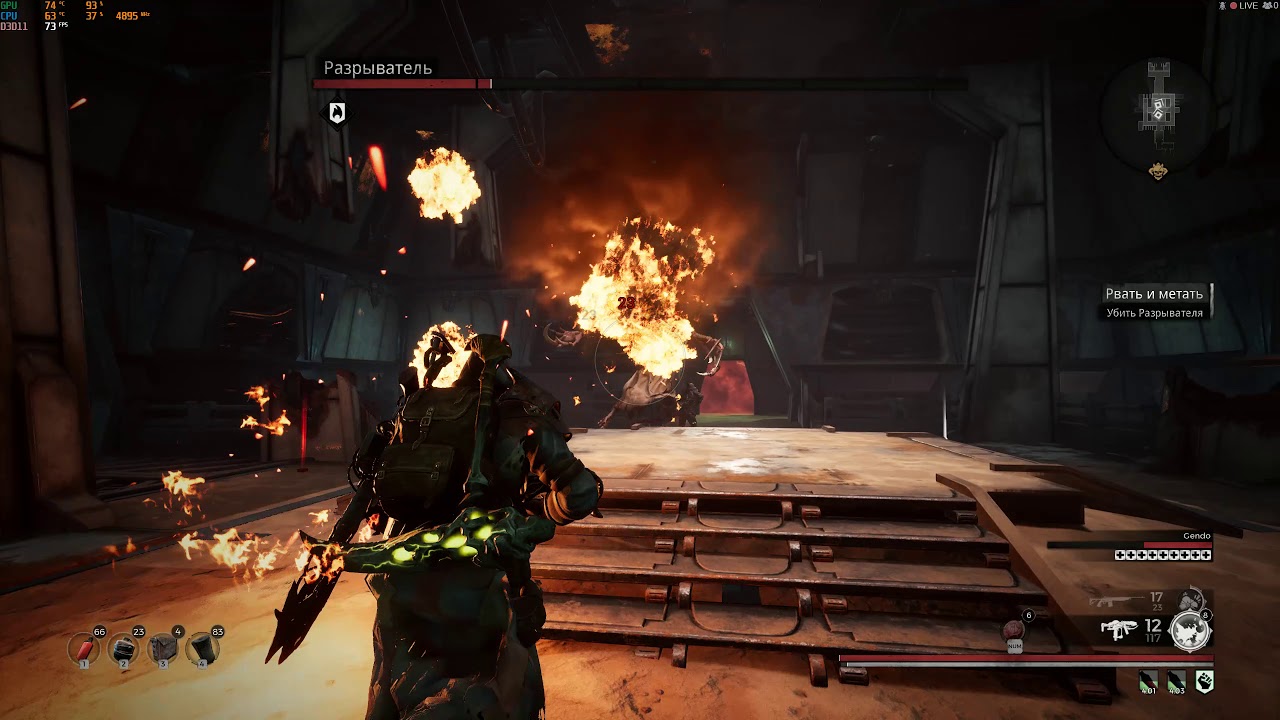The image size is (1280, 720).
Task: Use the red dragon heart item
Action: (x=1014, y=631)
